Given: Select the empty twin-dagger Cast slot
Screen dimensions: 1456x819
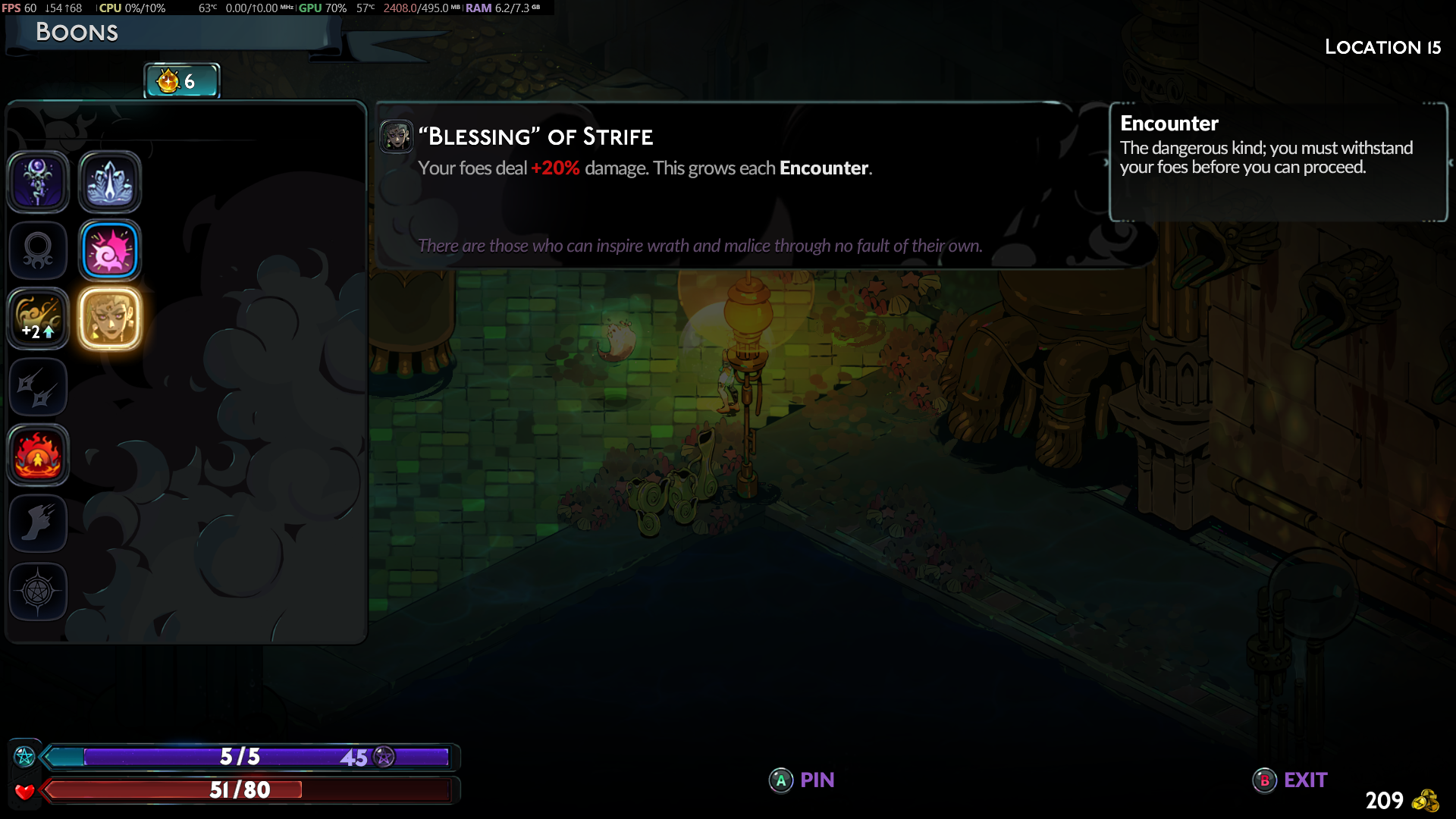Looking at the screenshot, I should [38, 387].
